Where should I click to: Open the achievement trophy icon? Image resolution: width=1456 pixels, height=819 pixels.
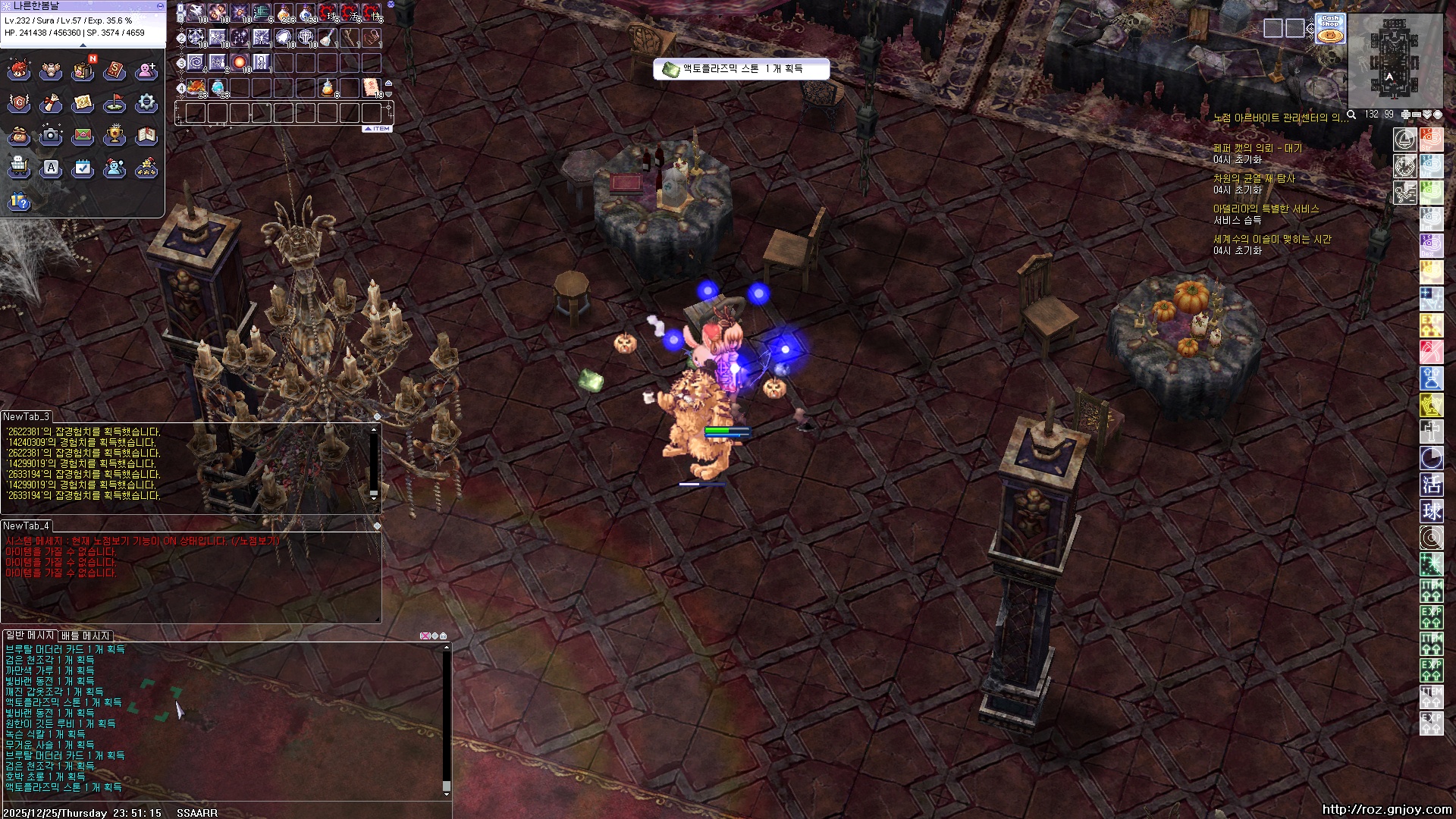tap(115, 135)
